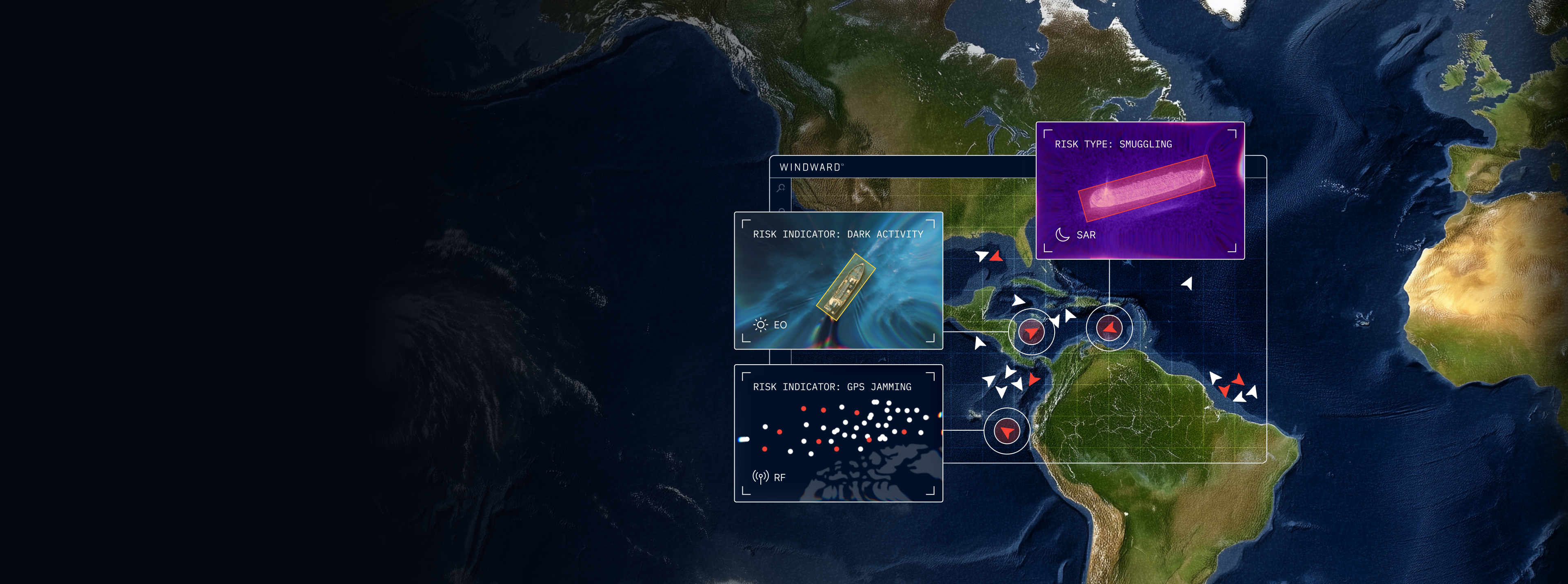Click the WINDWARD logo in panel header
This screenshot has height=584, width=1568.
pos(811,167)
